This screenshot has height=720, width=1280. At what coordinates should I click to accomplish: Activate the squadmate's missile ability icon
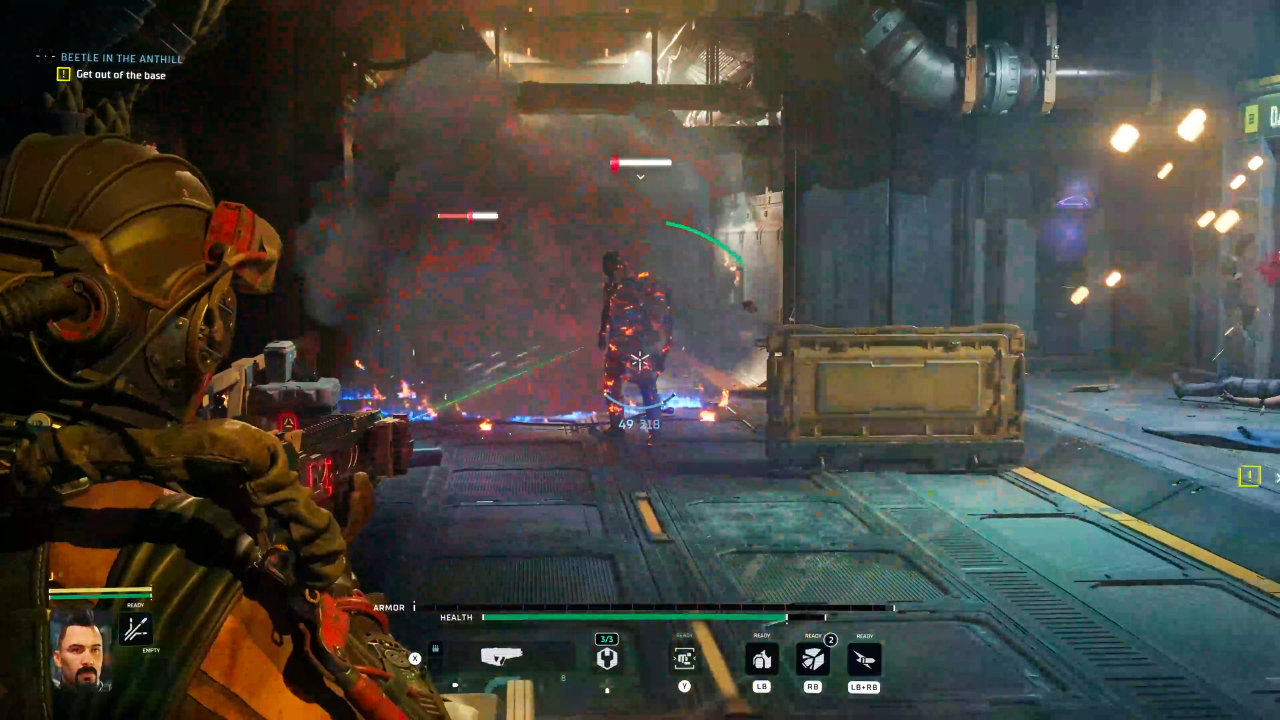tap(136, 629)
